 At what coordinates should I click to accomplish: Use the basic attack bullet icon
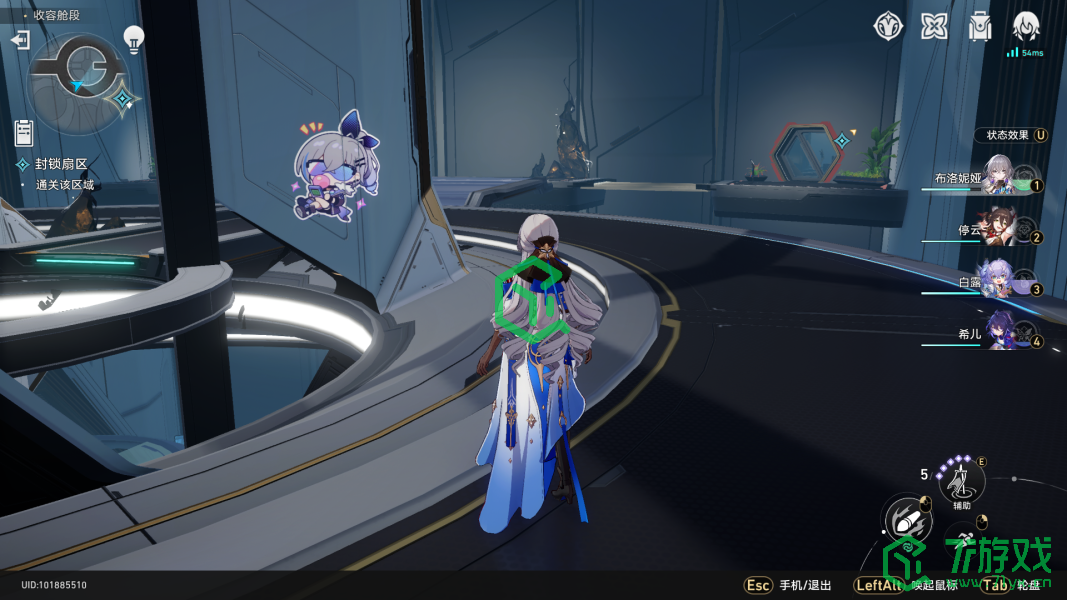[x=907, y=521]
